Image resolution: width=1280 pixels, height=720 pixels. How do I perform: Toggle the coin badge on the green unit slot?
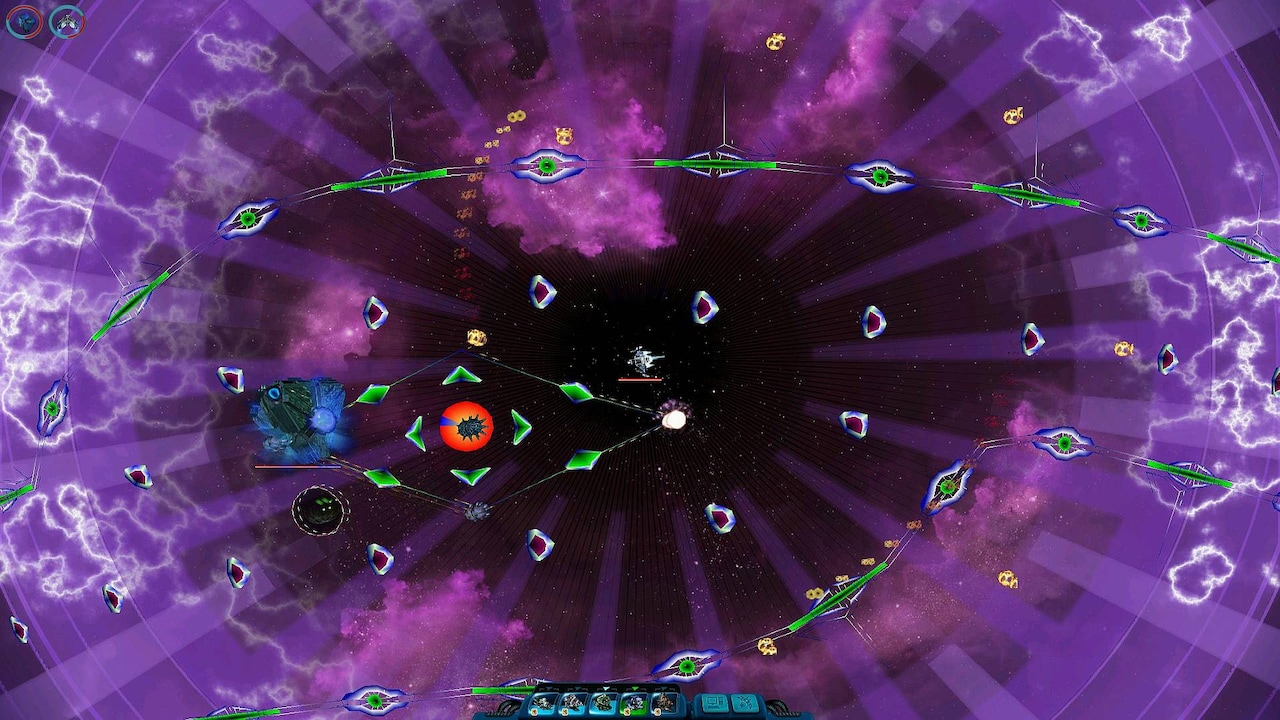point(627,711)
